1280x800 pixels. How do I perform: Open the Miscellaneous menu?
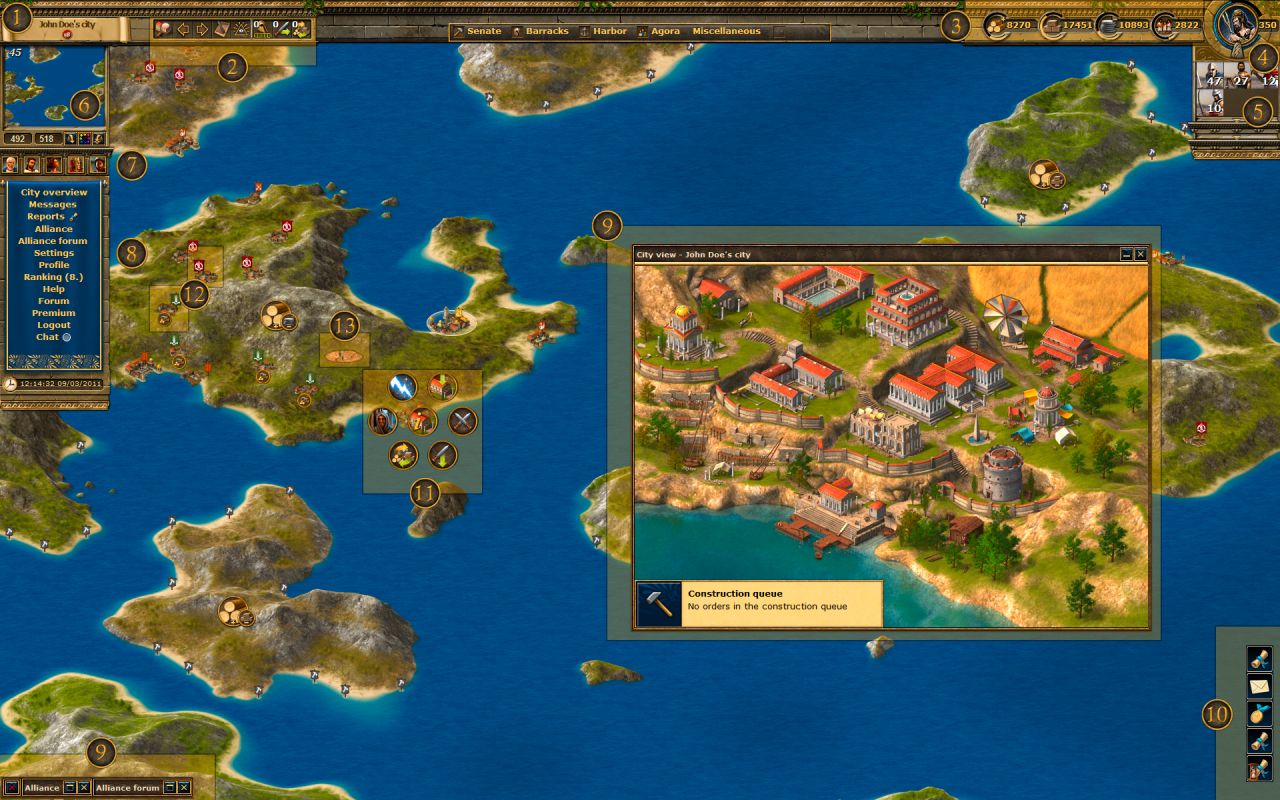click(x=725, y=31)
